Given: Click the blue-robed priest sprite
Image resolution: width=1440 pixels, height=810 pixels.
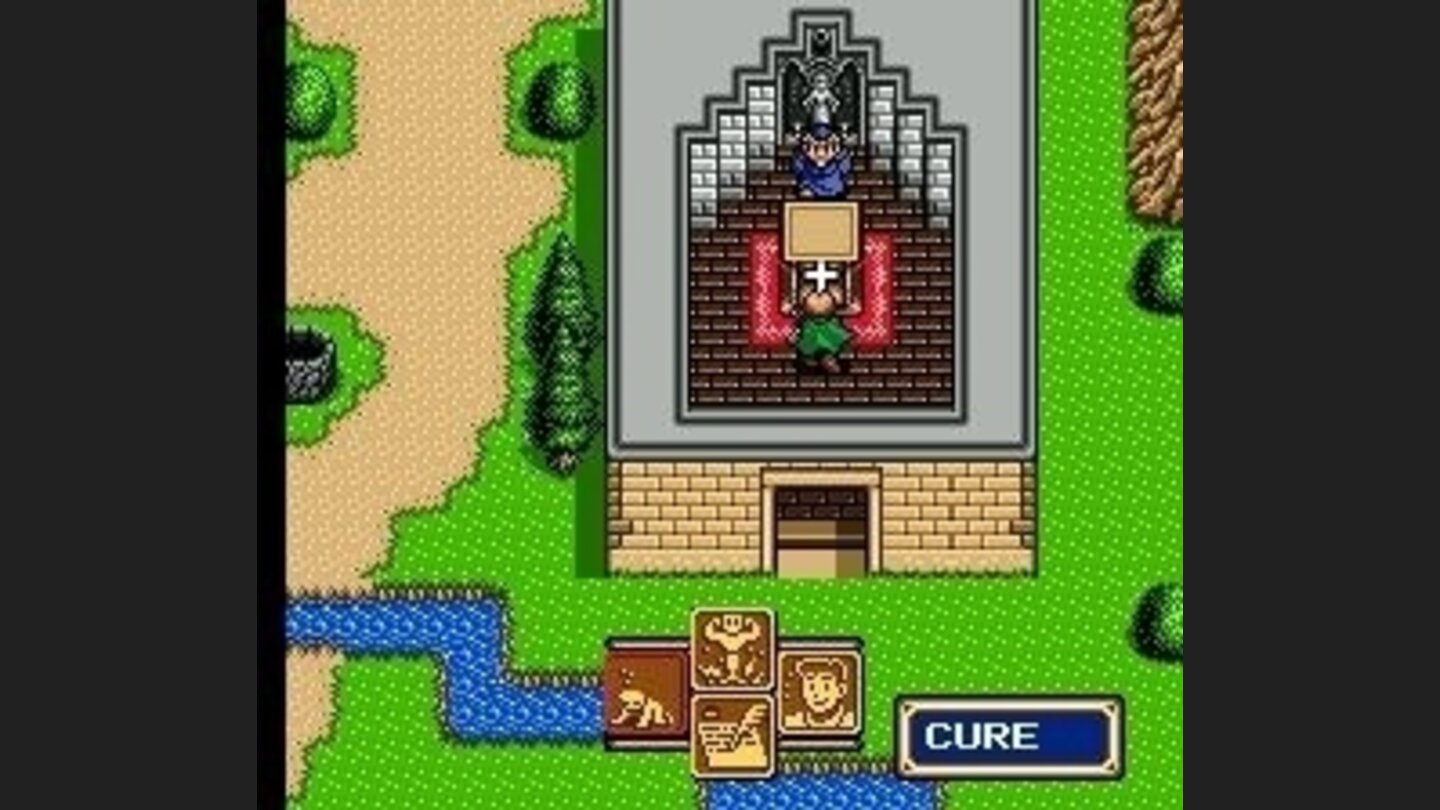Looking at the screenshot, I should coord(820,165).
